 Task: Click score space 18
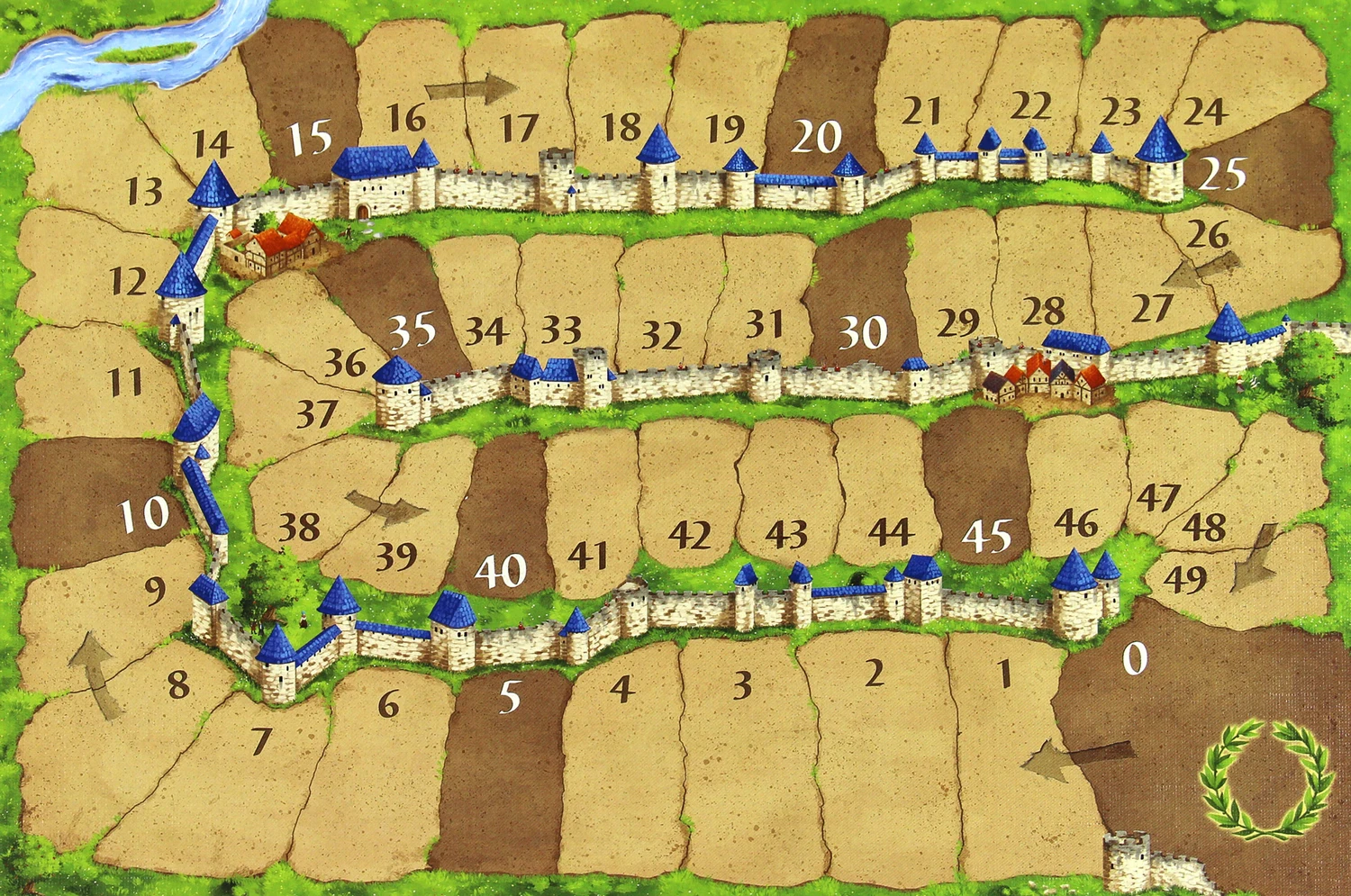pos(621,127)
